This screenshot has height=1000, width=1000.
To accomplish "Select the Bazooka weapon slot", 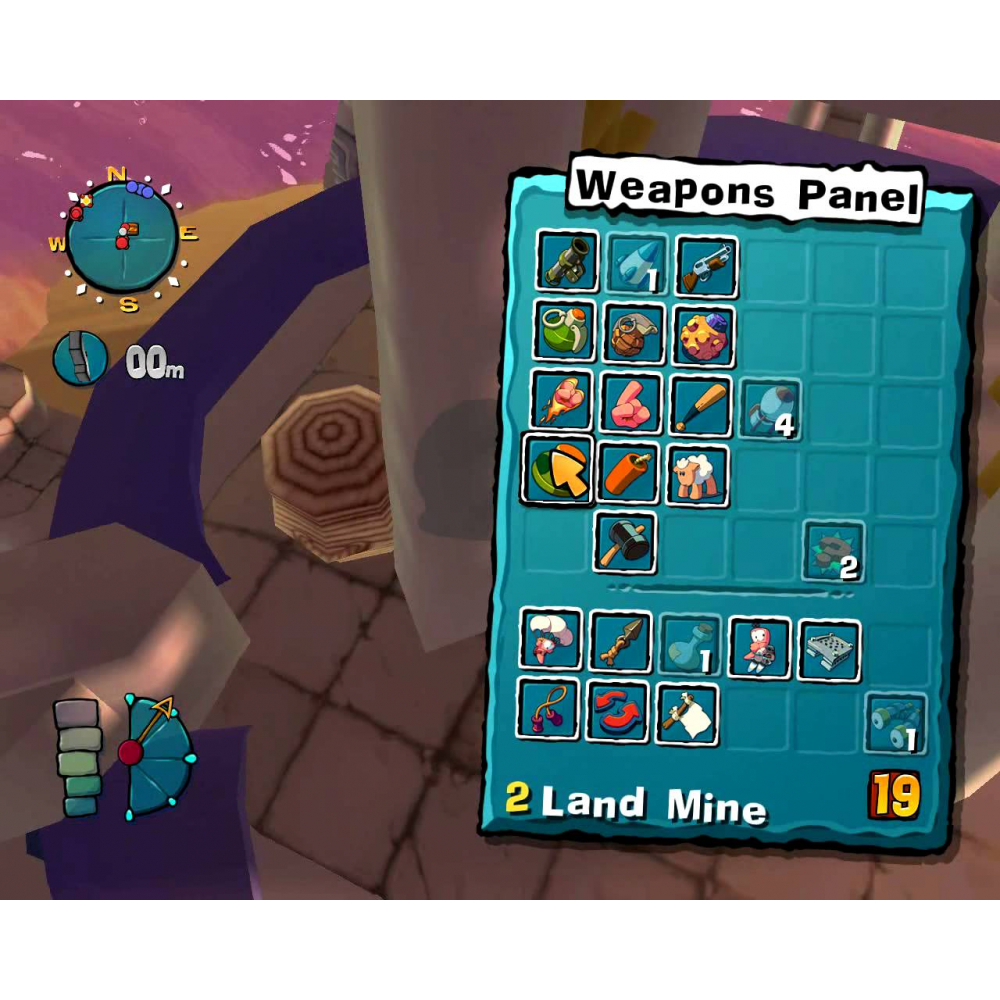I will click(x=567, y=262).
